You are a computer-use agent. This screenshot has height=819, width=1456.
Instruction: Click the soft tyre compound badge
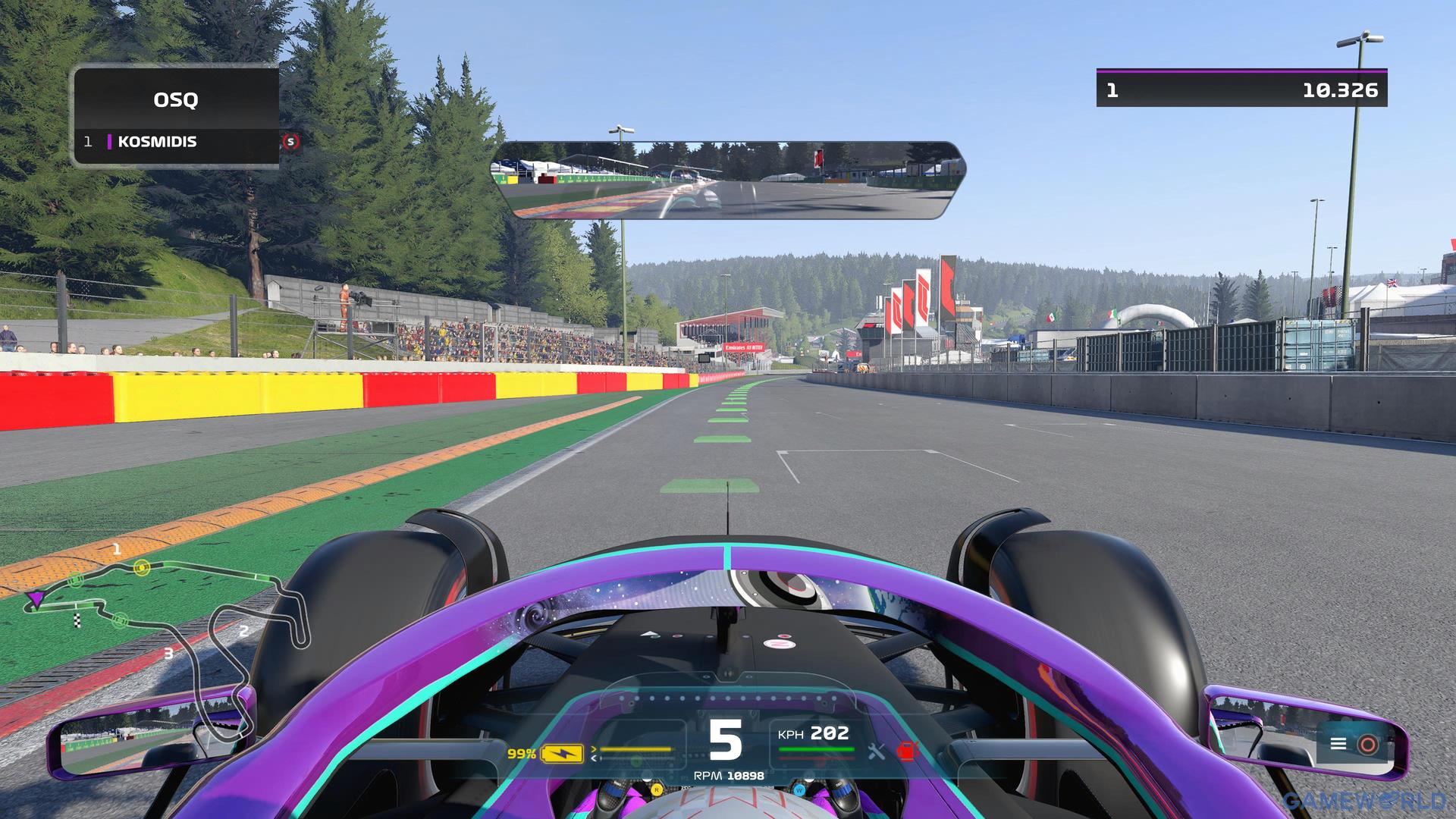click(x=290, y=142)
